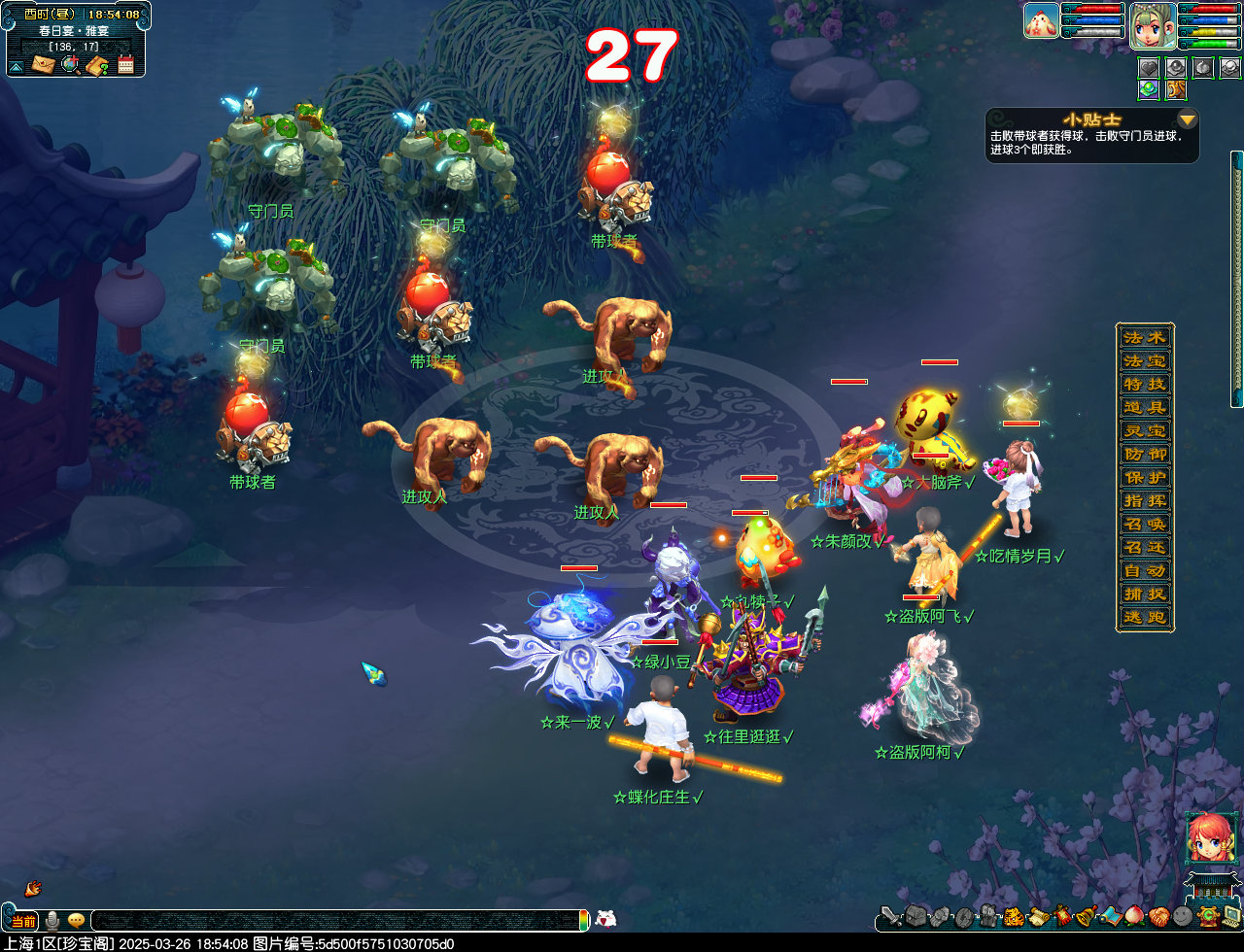Activate the 召唤 summon command
1244x952 pixels.
point(1144,525)
